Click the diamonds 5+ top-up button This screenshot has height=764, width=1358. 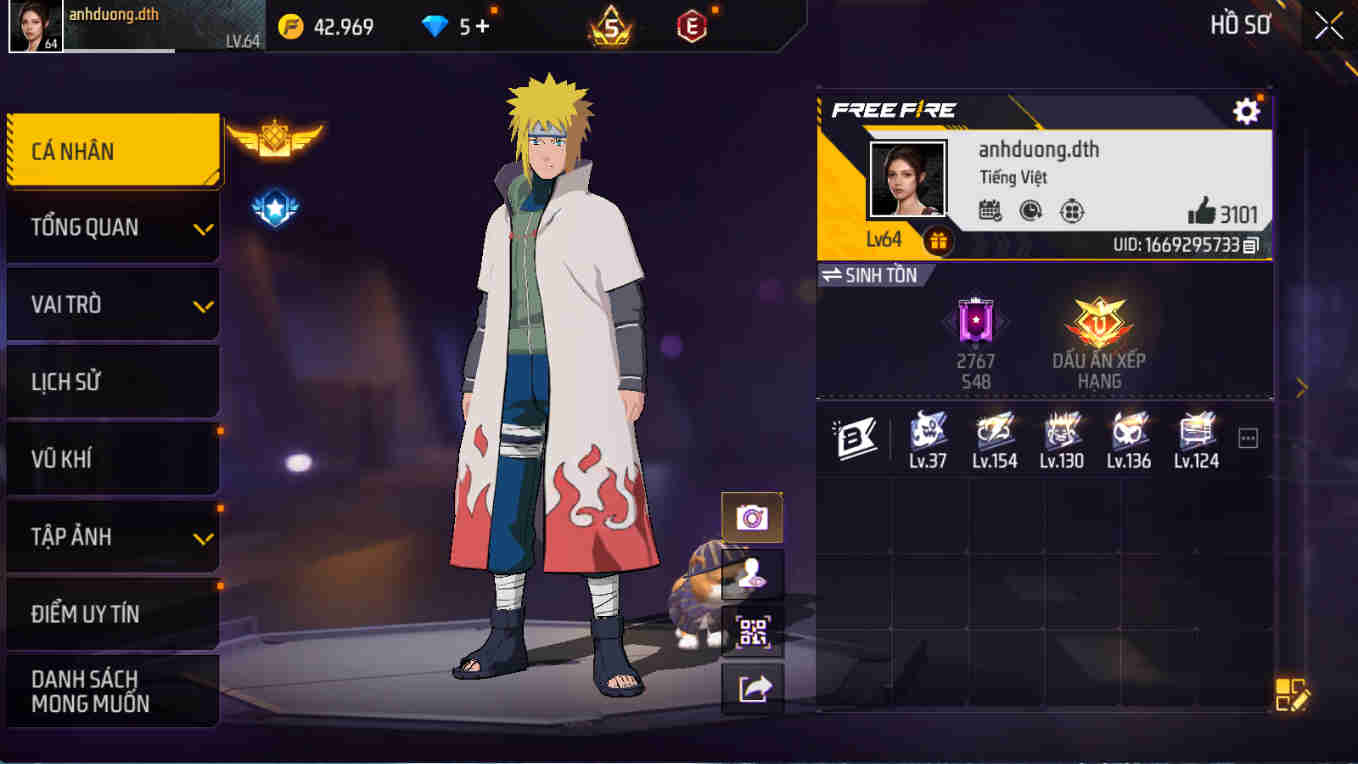[457, 25]
